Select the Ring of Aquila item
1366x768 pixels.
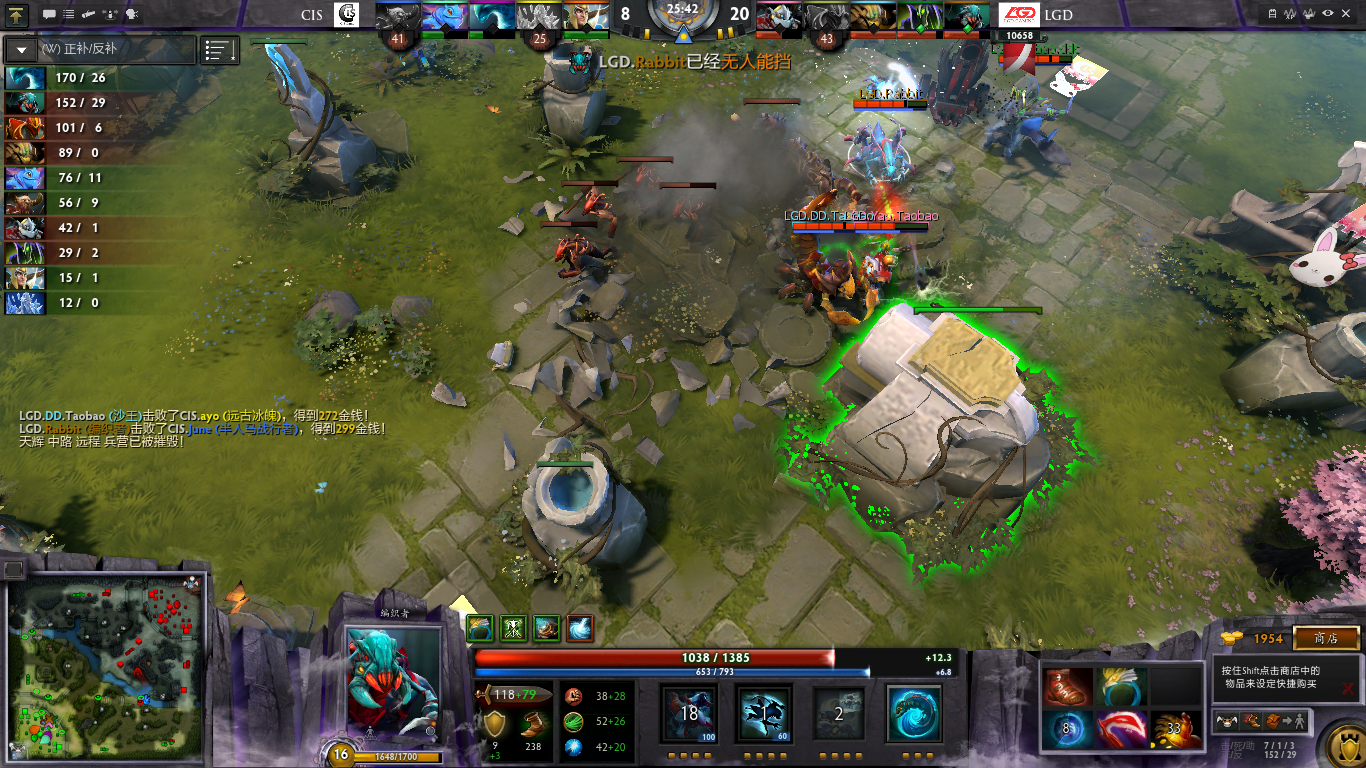pyautogui.click(x=1120, y=687)
